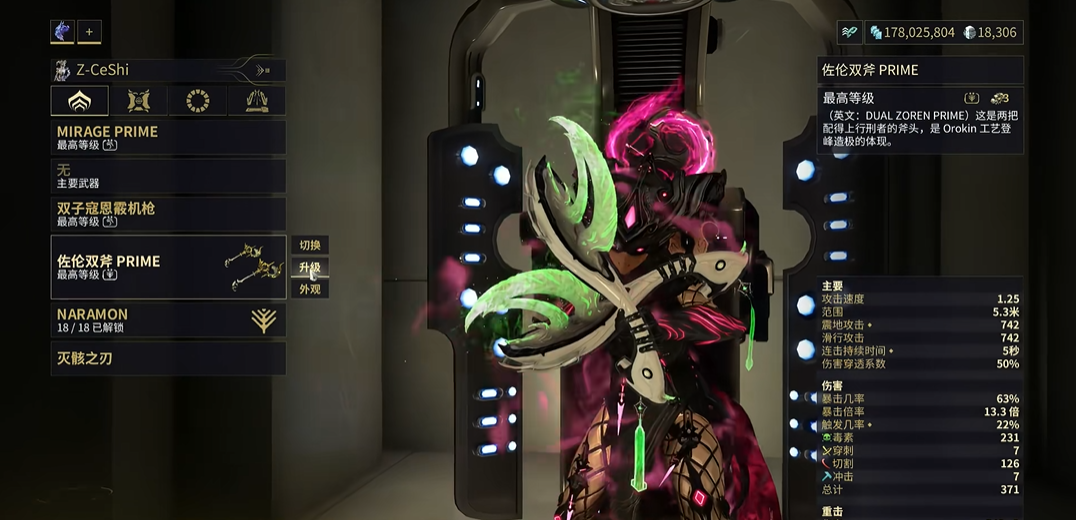Click the 切换 (switch) button

point(310,246)
